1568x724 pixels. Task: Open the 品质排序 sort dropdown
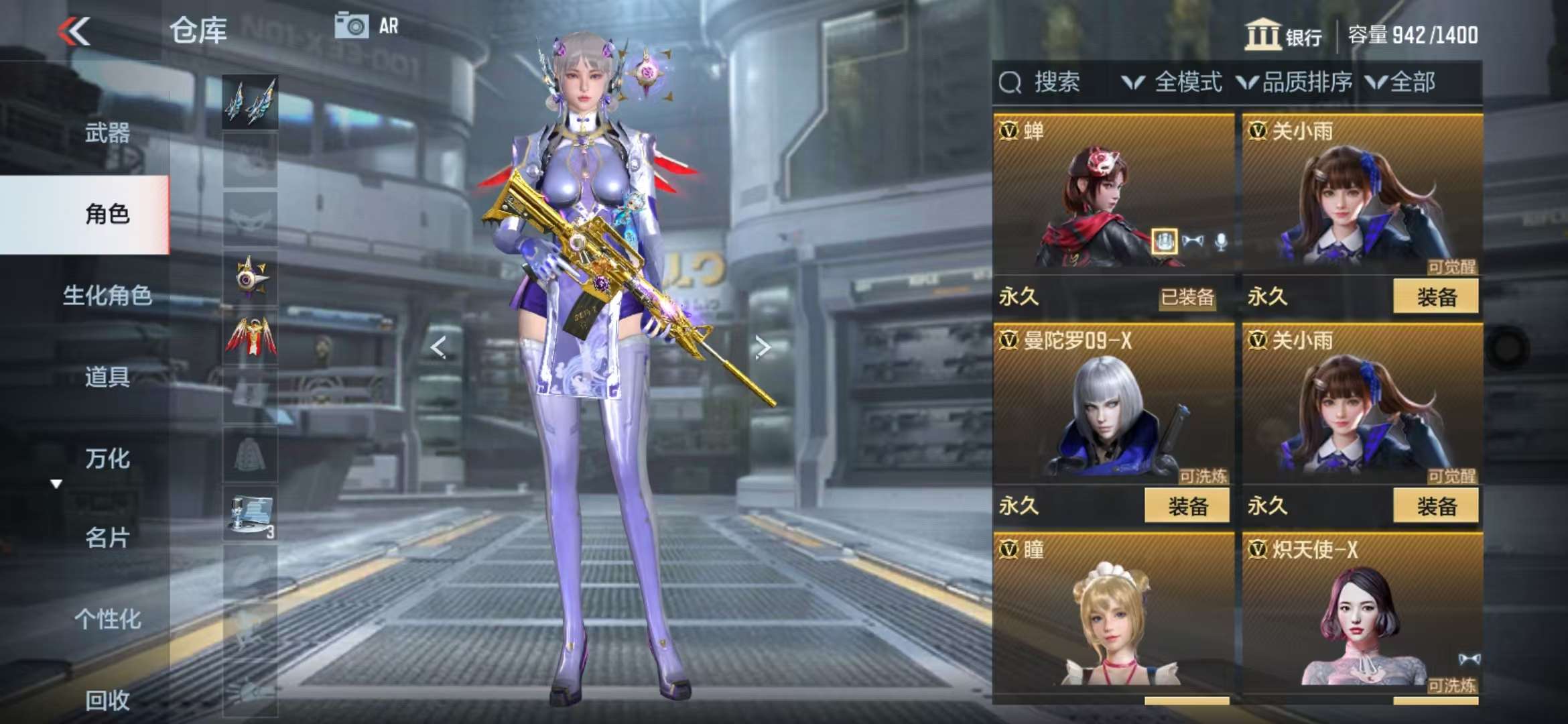pos(1295,82)
